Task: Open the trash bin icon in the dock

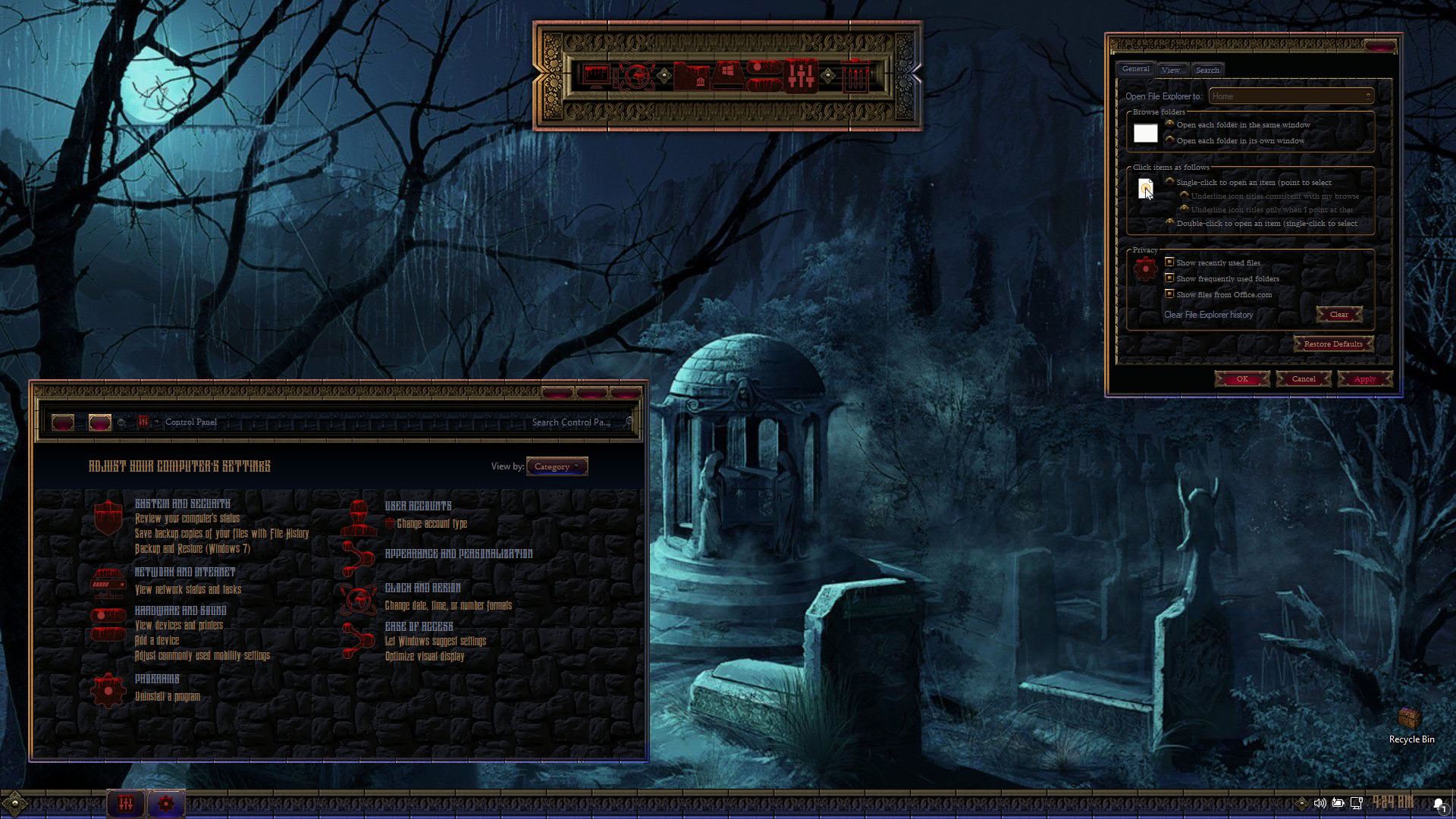Action: click(x=855, y=76)
